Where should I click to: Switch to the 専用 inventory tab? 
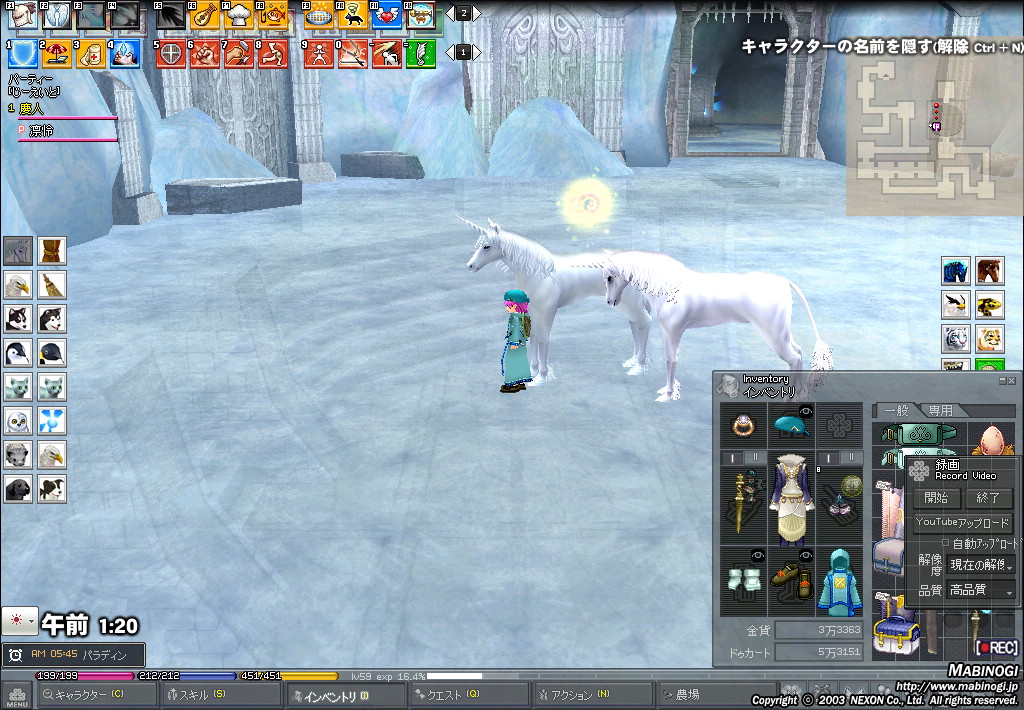(940, 410)
